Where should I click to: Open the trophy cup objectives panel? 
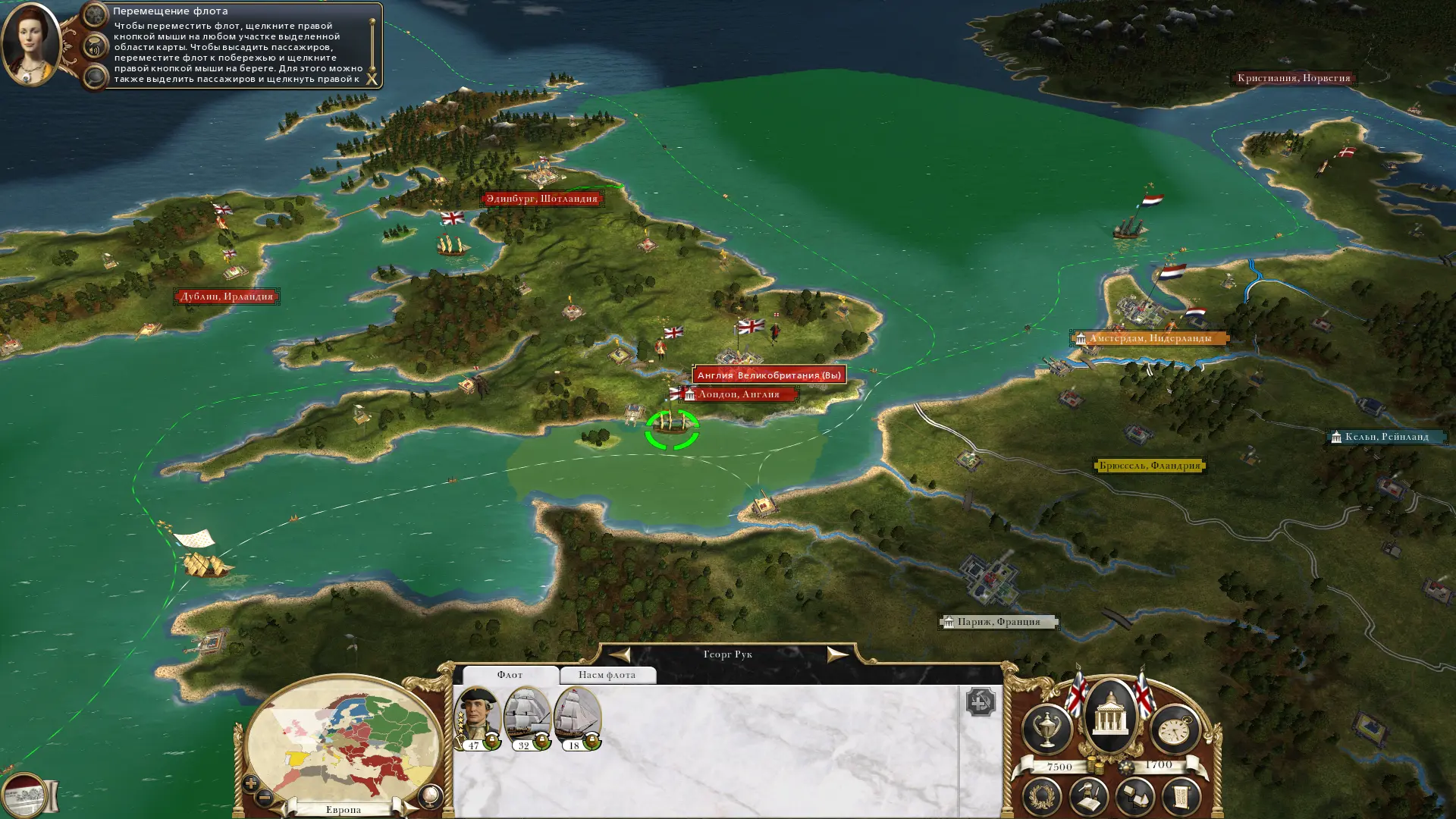point(1046,730)
